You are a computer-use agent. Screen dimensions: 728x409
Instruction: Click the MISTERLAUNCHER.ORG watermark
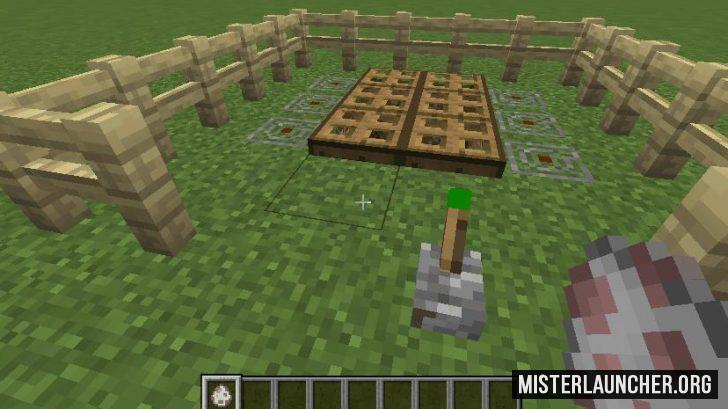615,384
